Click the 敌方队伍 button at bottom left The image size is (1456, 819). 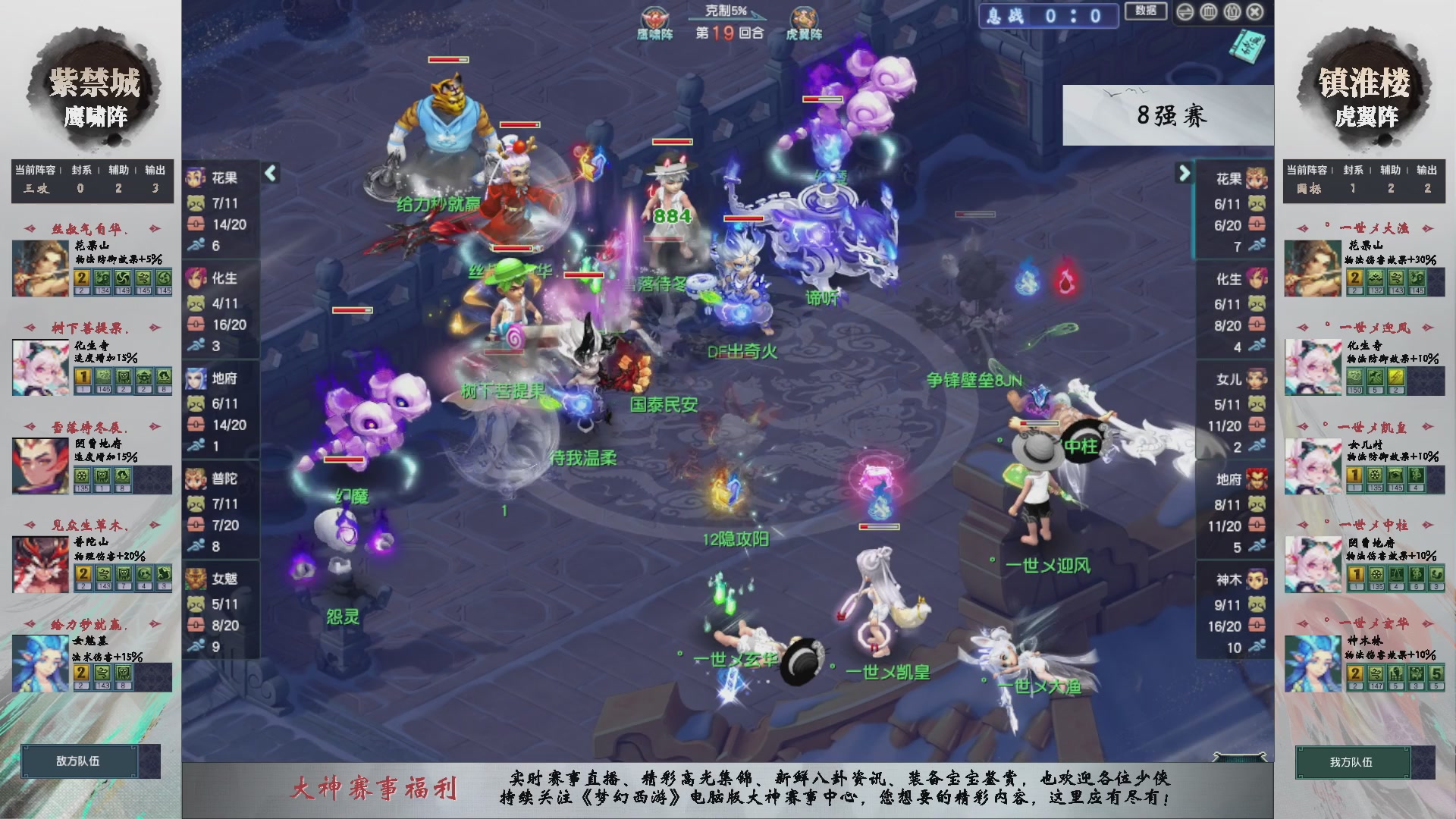coord(80,762)
